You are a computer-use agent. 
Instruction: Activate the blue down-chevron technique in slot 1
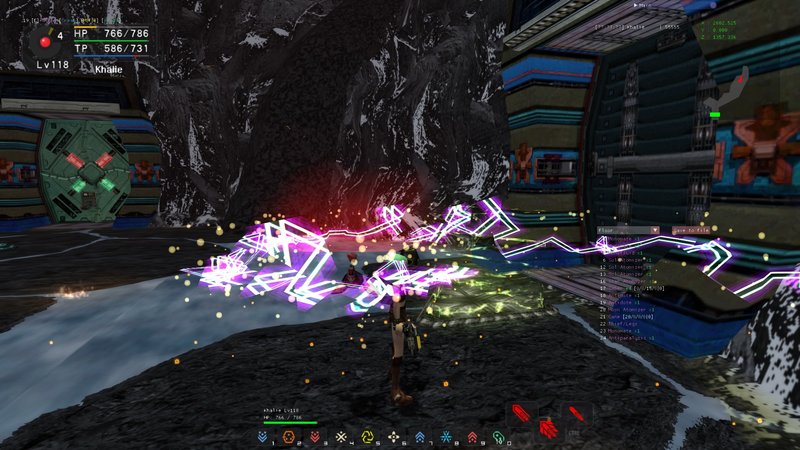(x=262, y=437)
